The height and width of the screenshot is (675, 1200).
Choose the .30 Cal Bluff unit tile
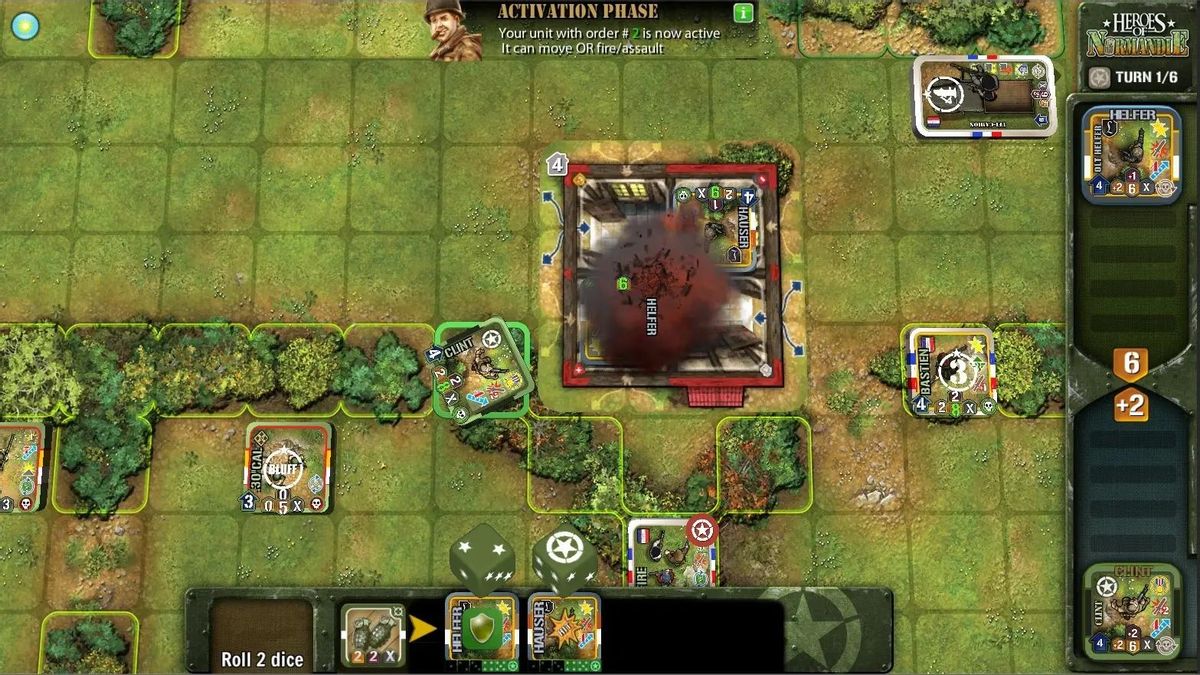pos(288,468)
